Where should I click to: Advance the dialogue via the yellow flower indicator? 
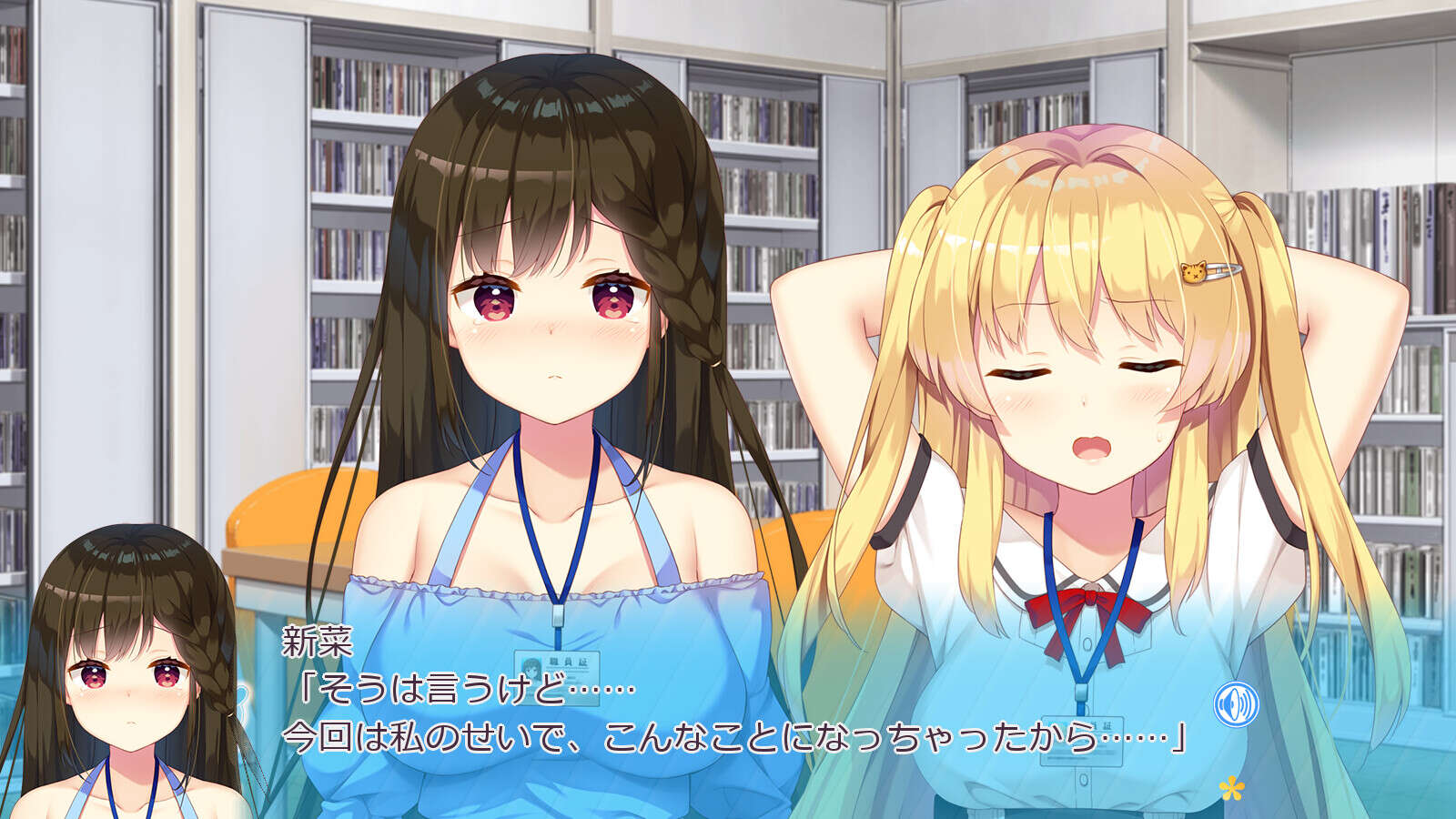[1231, 787]
